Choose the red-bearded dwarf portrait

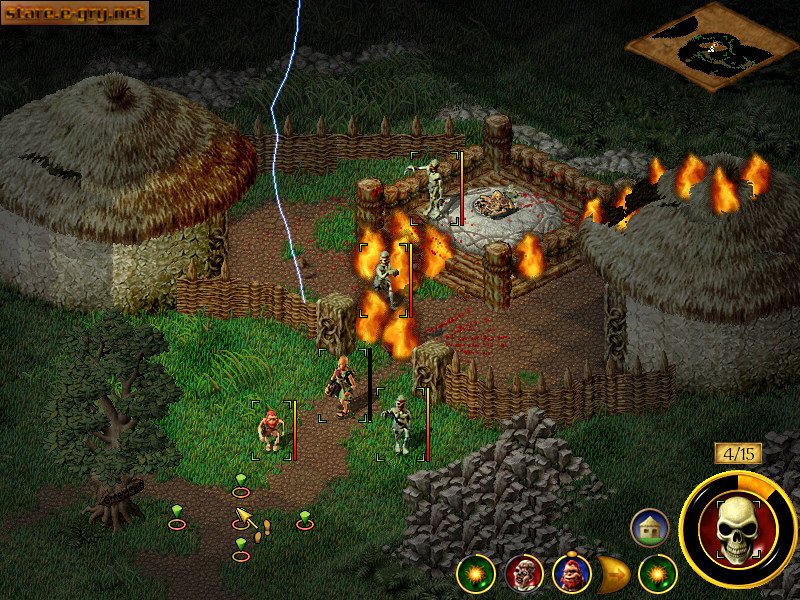click(x=571, y=574)
